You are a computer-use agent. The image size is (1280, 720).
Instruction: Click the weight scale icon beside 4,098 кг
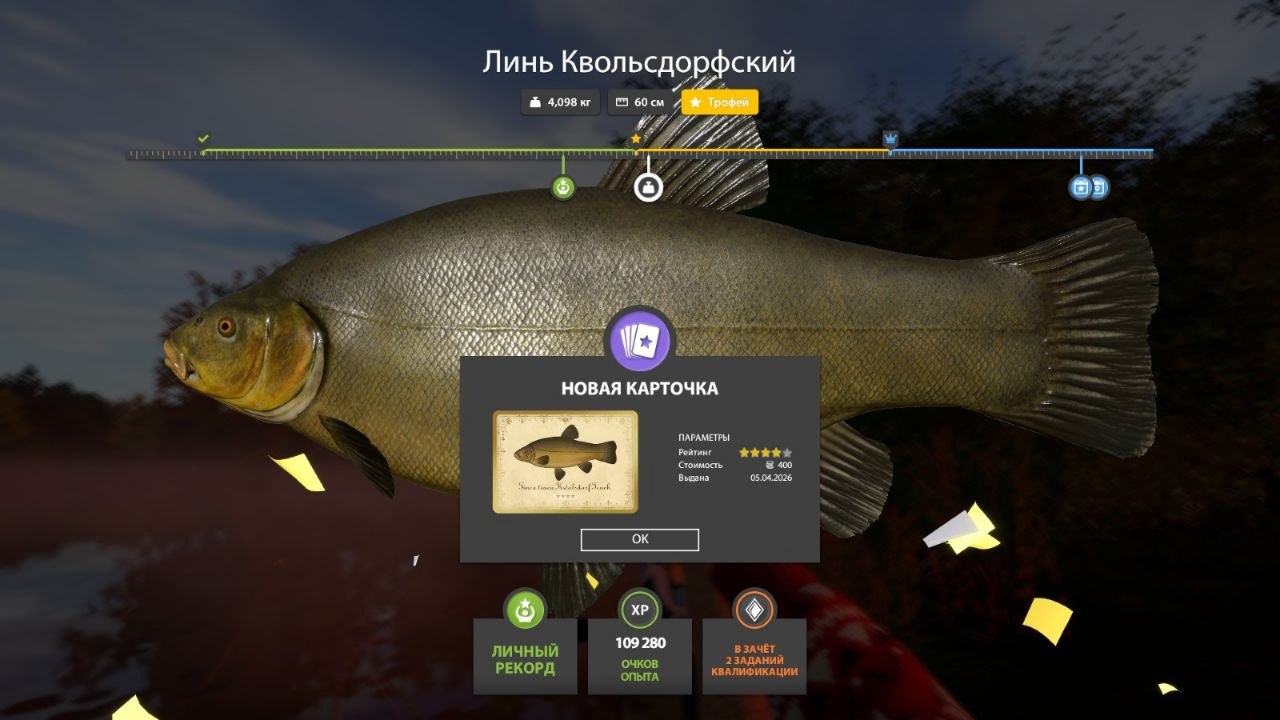(534, 101)
